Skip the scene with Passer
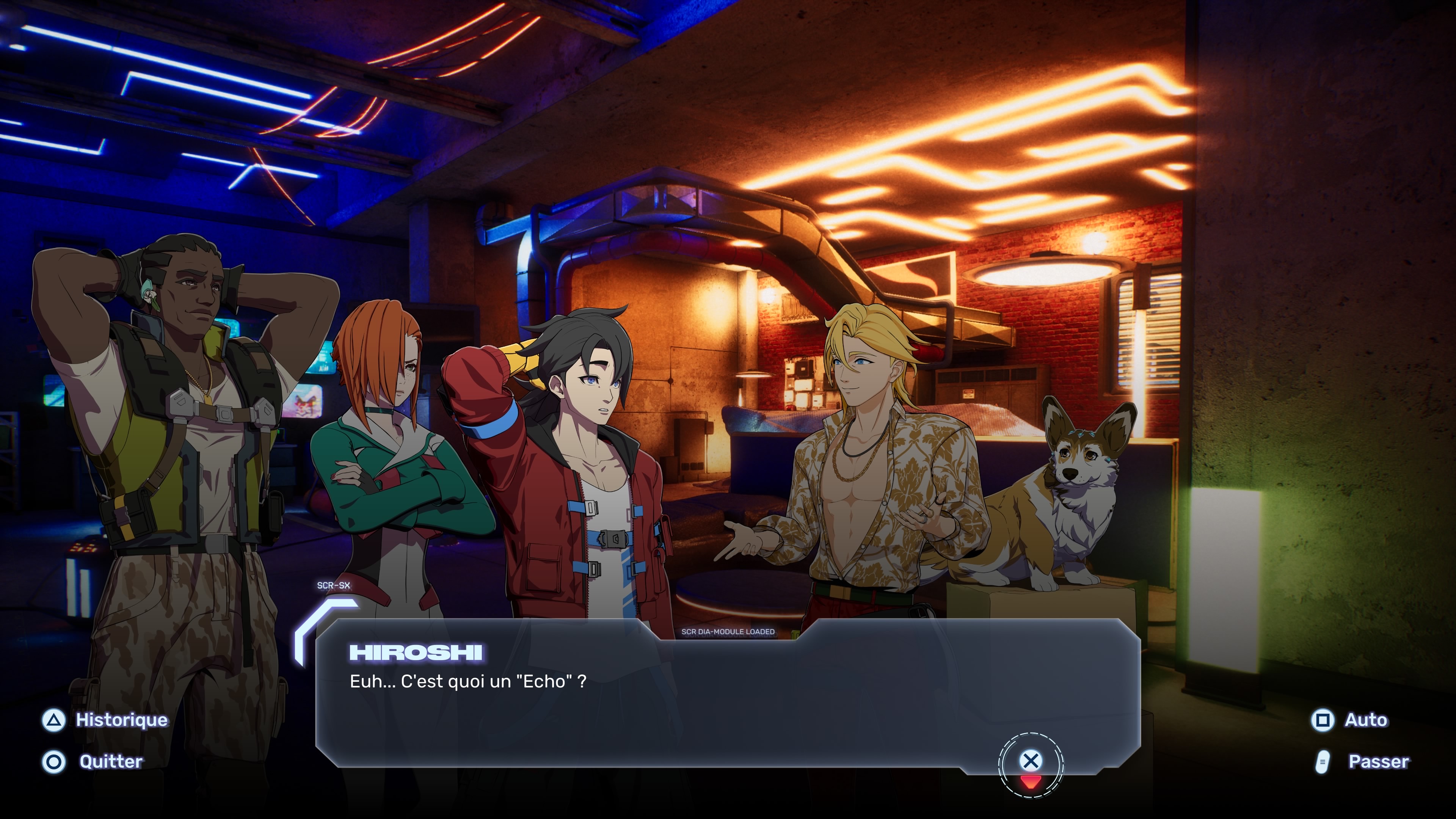The width and height of the screenshot is (1456, 819). click(1362, 762)
